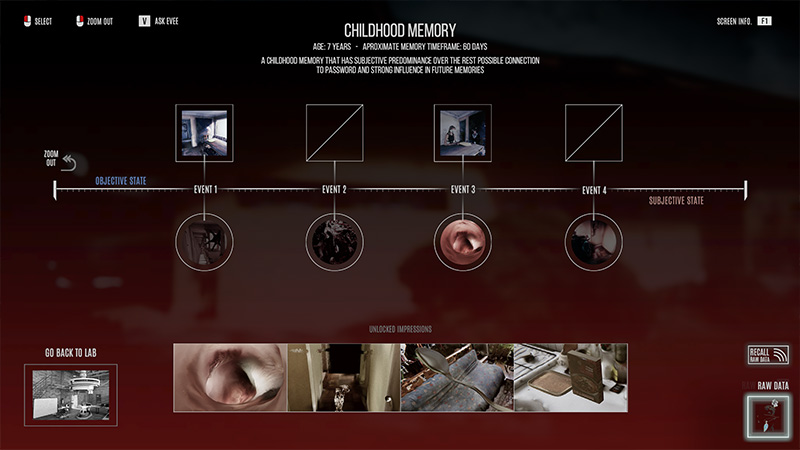Screen dimensions: 800x450
Task: Activate the Recall Raw Data button
Action: (x=768, y=355)
